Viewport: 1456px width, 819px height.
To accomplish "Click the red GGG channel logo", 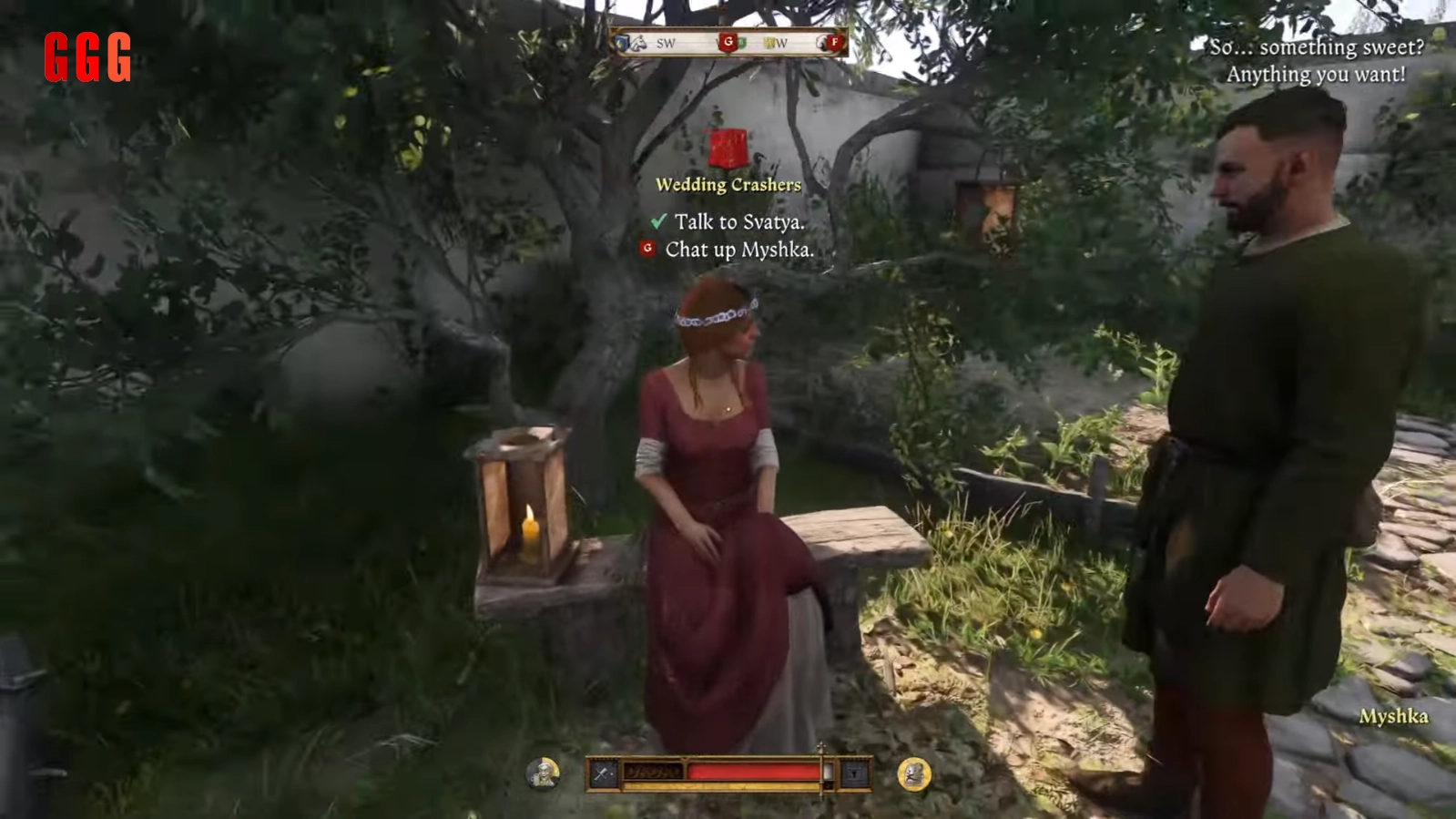I will [x=87, y=57].
